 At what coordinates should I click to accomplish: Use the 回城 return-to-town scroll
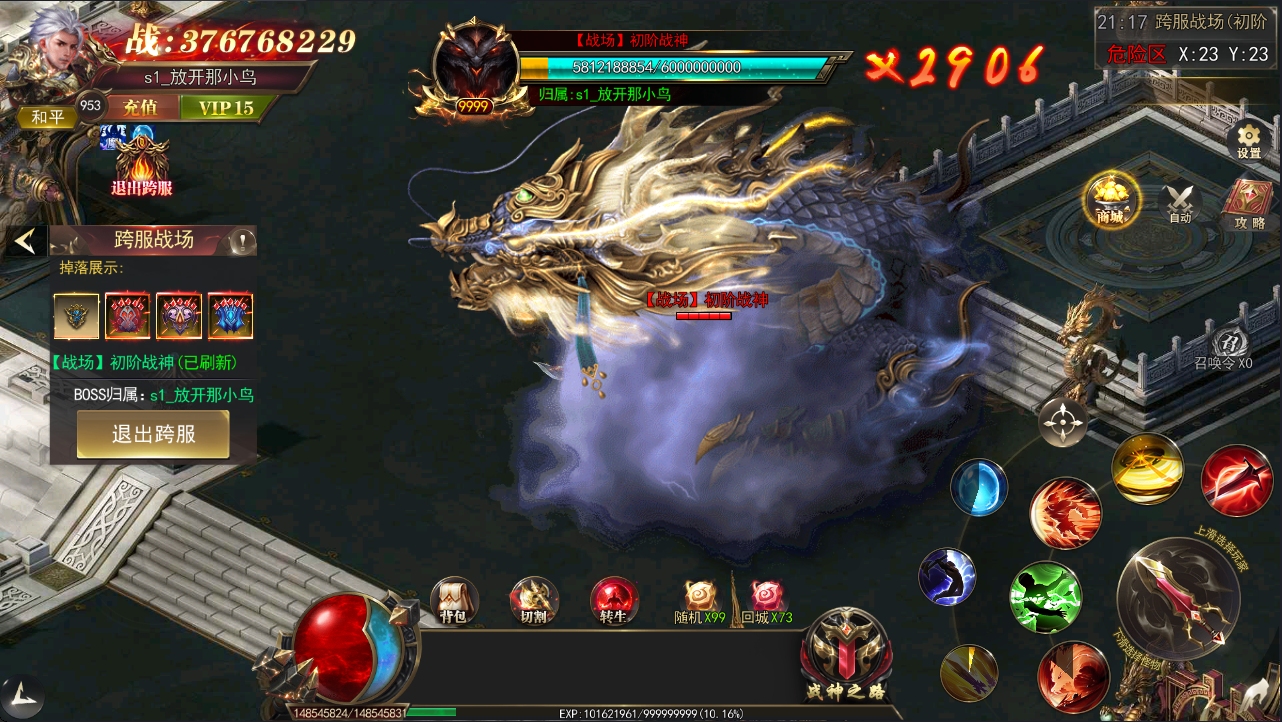767,598
